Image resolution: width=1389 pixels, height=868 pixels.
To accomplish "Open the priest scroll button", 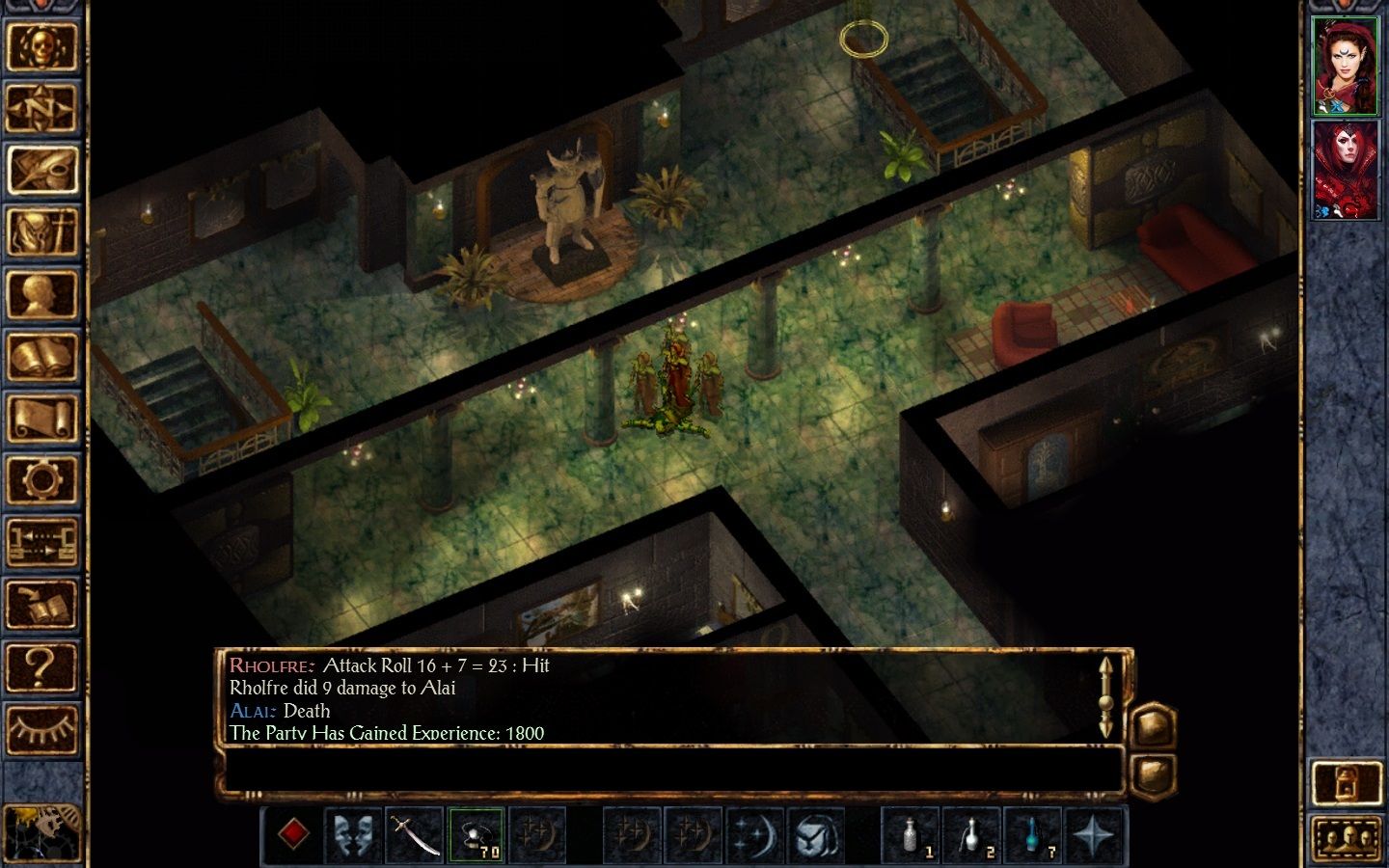I will coord(41,420).
